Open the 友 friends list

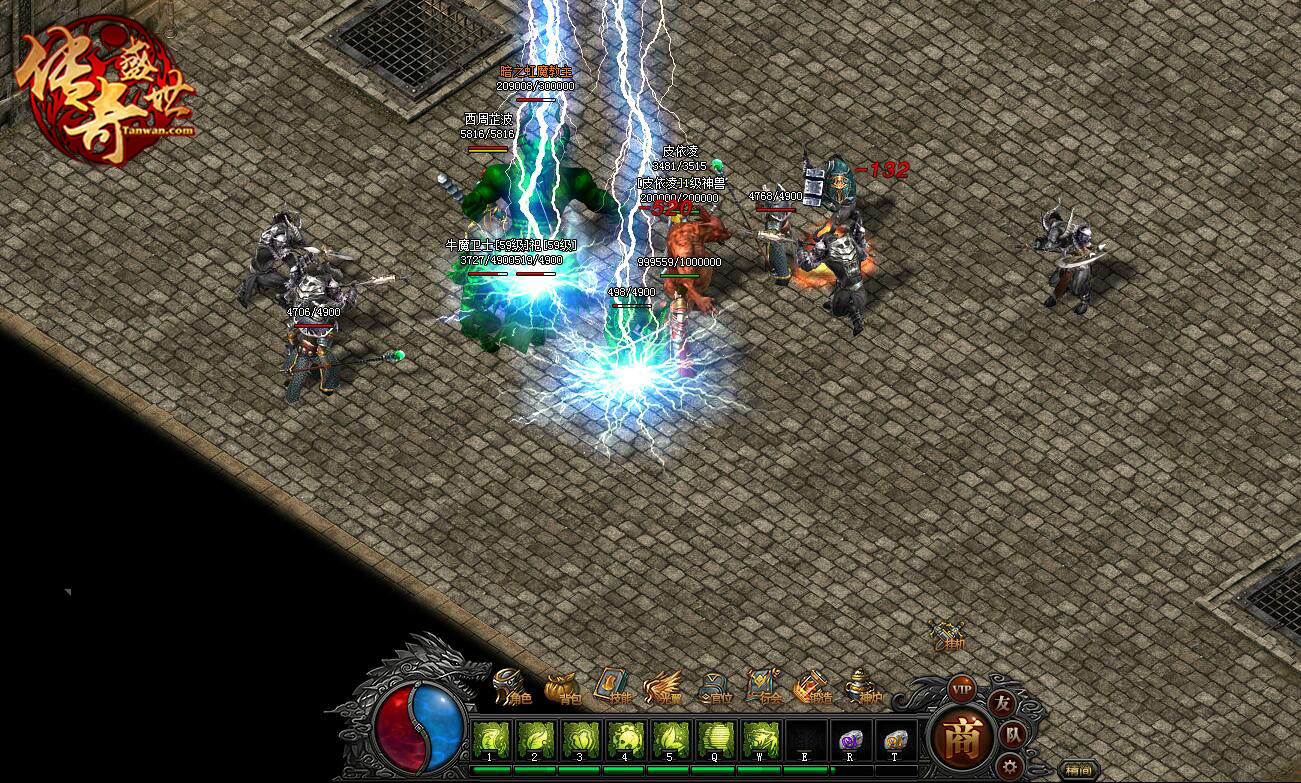(x=1001, y=703)
